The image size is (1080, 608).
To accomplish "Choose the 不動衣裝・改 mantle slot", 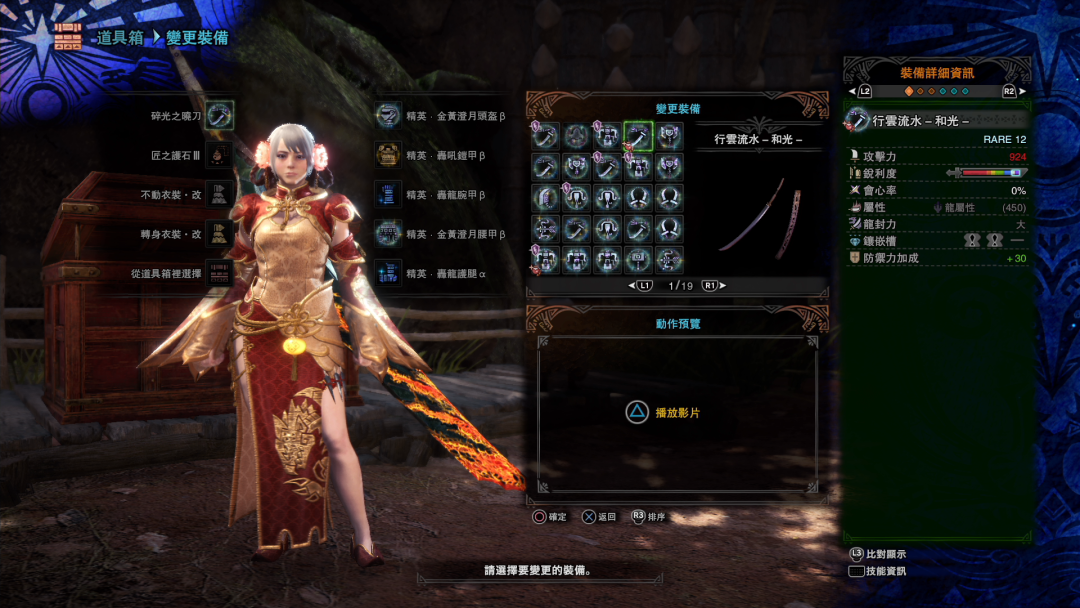I will (219, 195).
